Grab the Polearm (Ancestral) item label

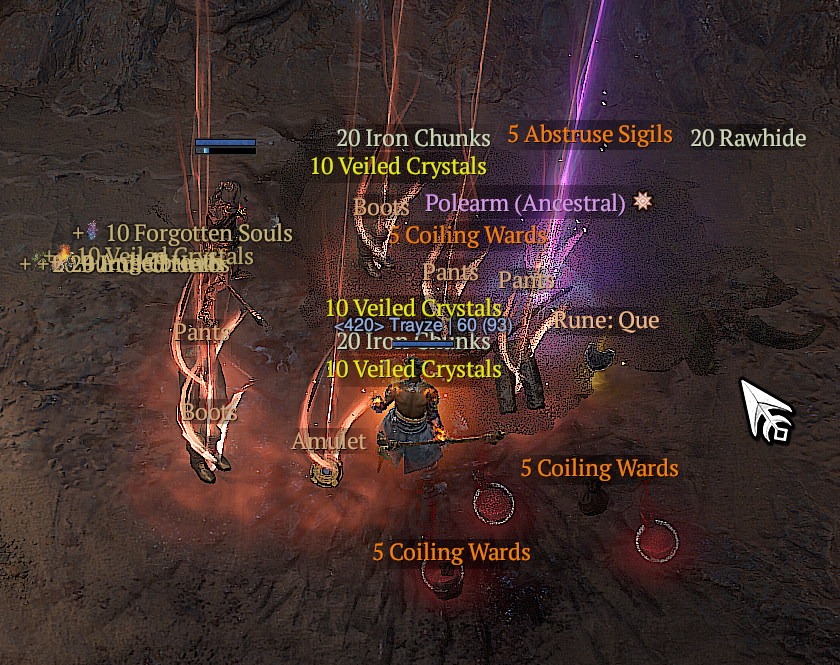point(525,203)
